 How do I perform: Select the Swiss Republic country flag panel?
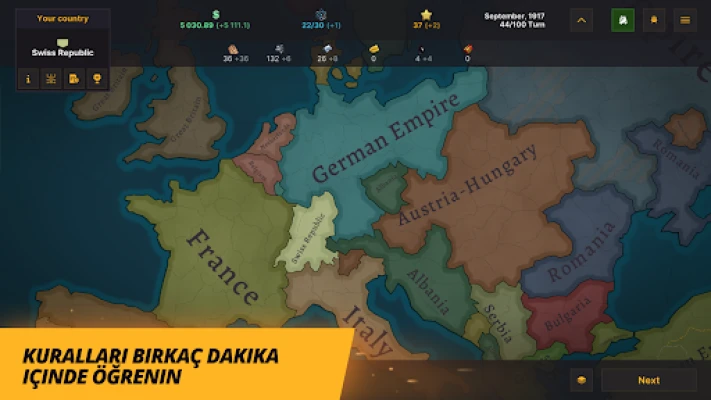64,47
